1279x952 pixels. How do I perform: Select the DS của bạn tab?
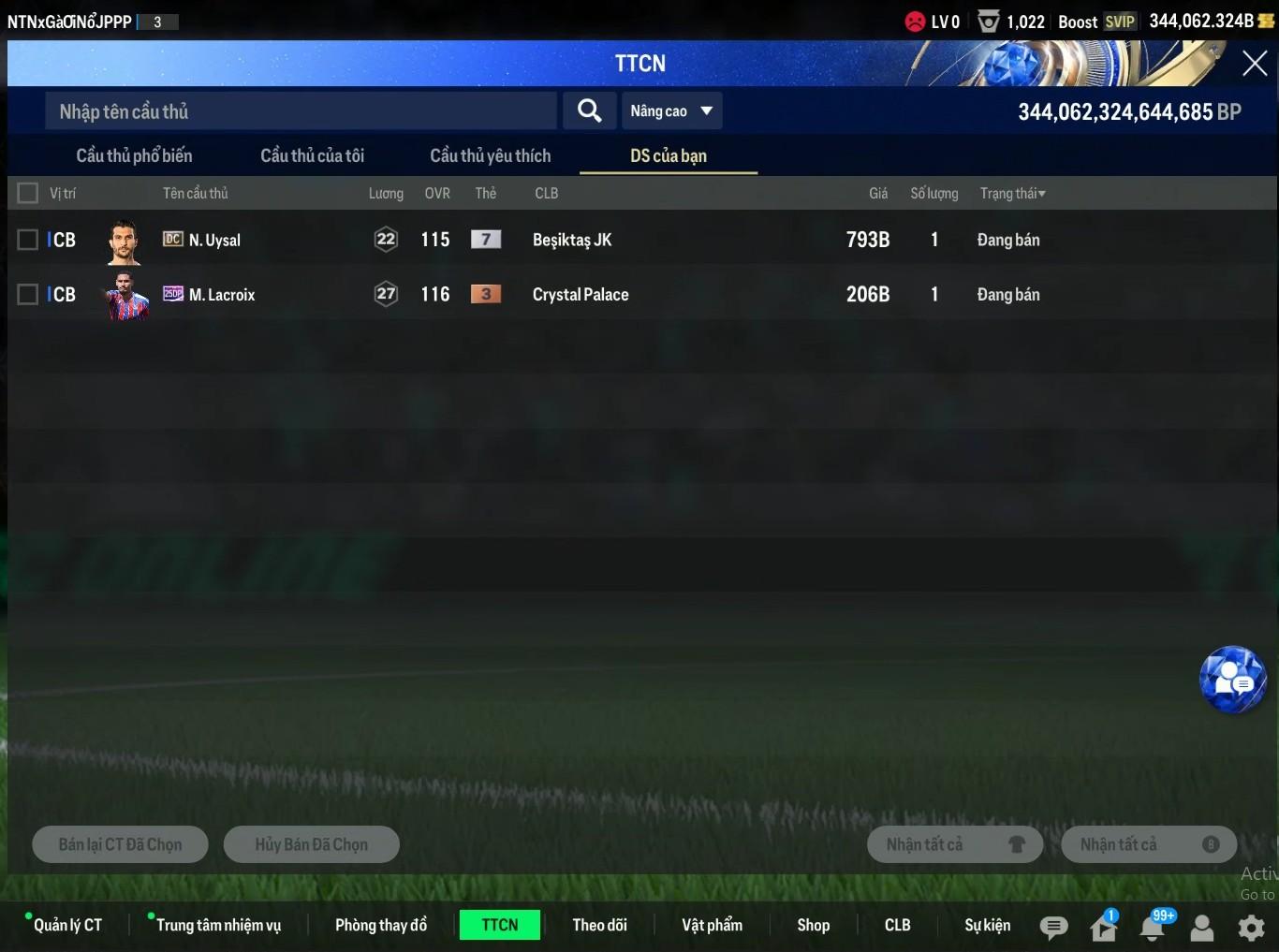pos(668,155)
